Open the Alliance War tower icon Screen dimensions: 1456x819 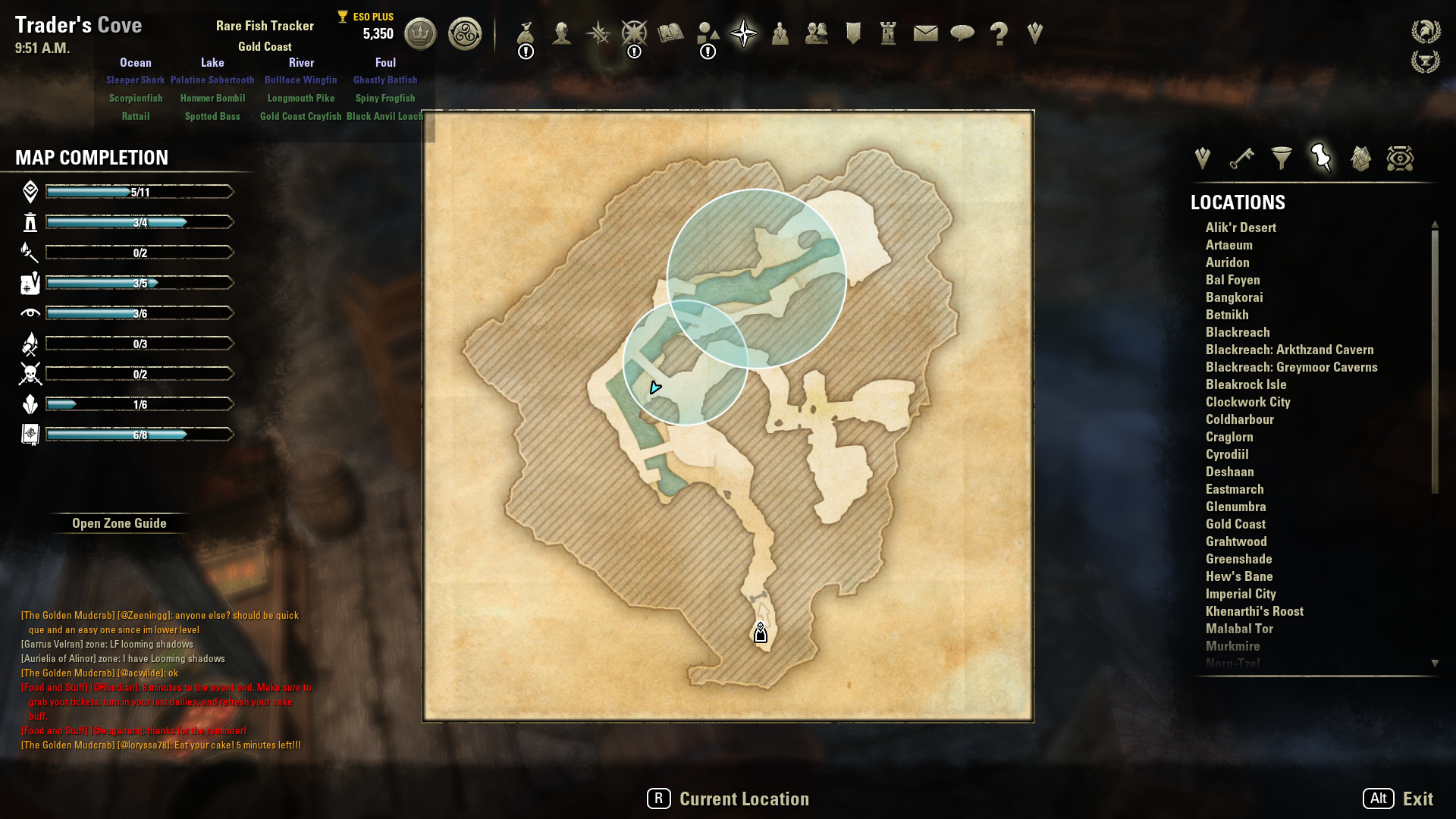pos(889,33)
